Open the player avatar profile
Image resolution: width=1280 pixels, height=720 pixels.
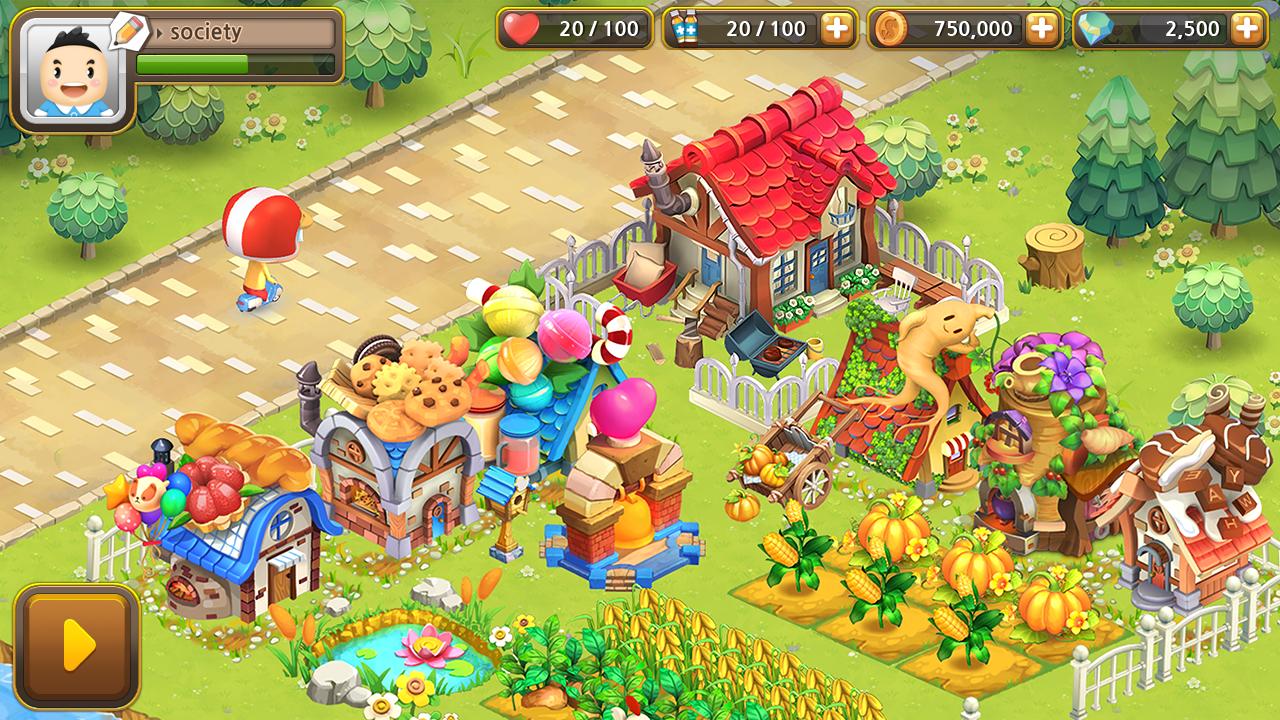pos(72,72)
